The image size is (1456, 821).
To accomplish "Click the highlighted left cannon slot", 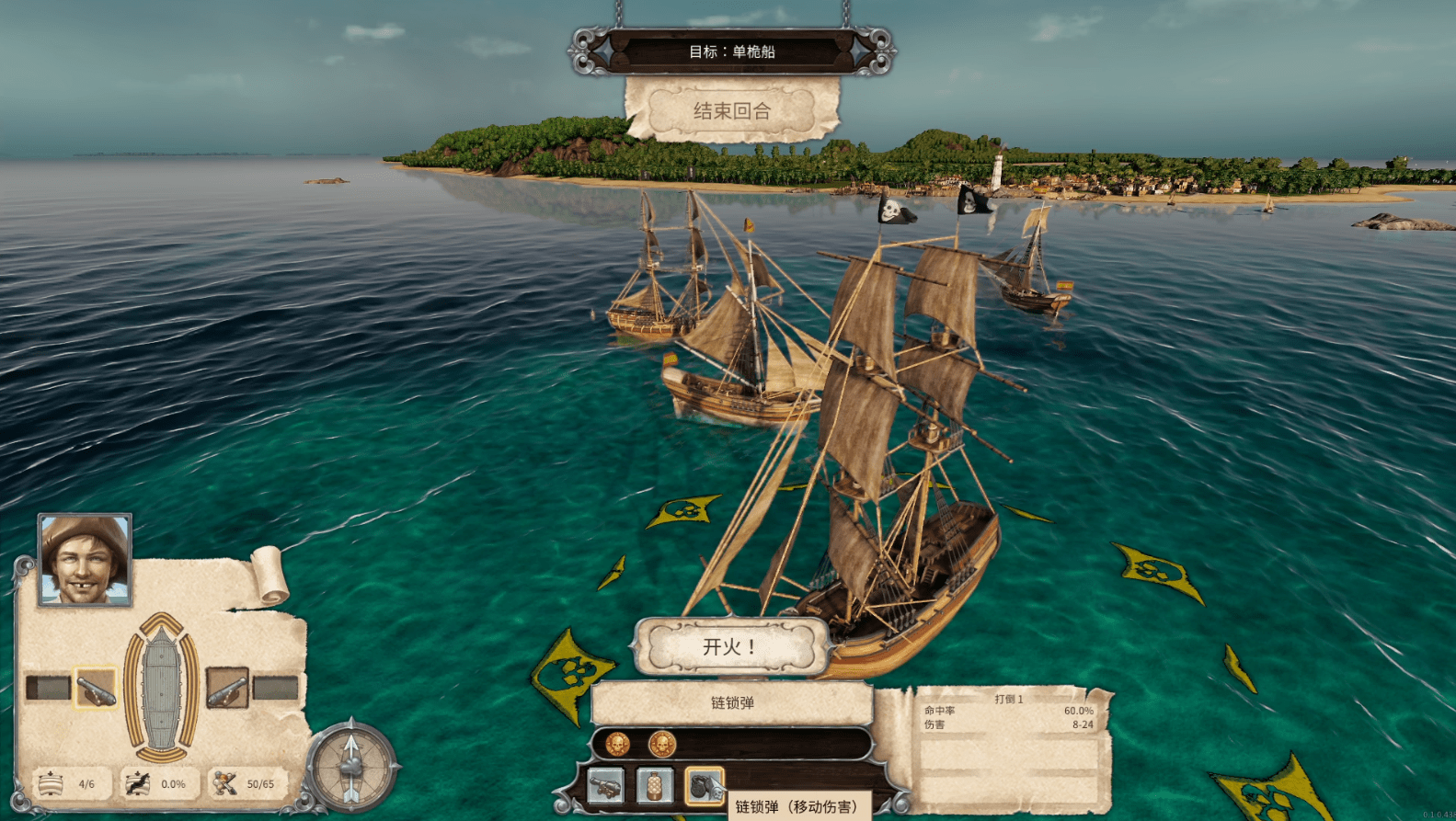I will click(96, 687).
